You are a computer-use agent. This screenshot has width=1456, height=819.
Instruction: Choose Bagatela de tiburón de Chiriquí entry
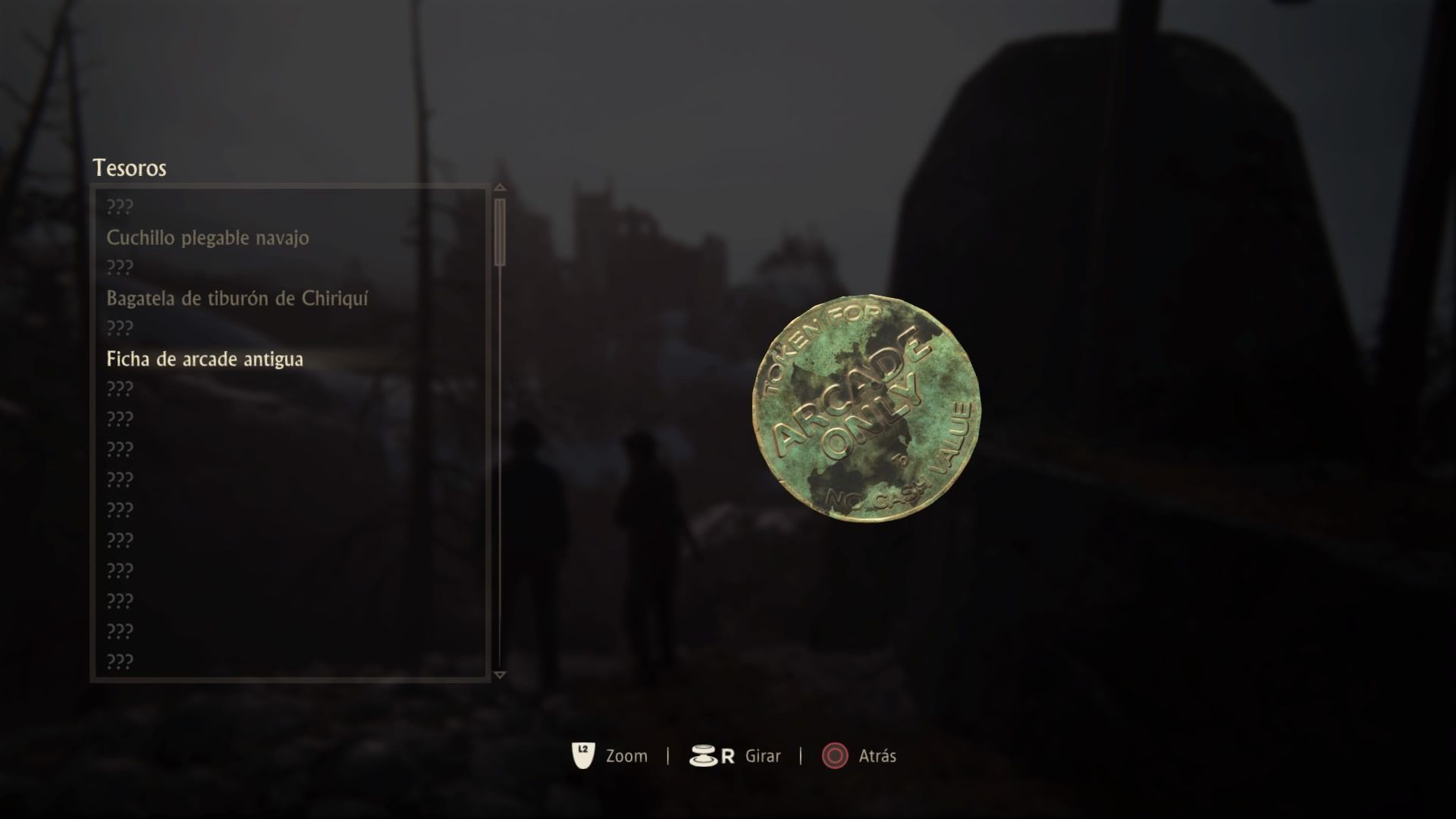tap(237, 299)
